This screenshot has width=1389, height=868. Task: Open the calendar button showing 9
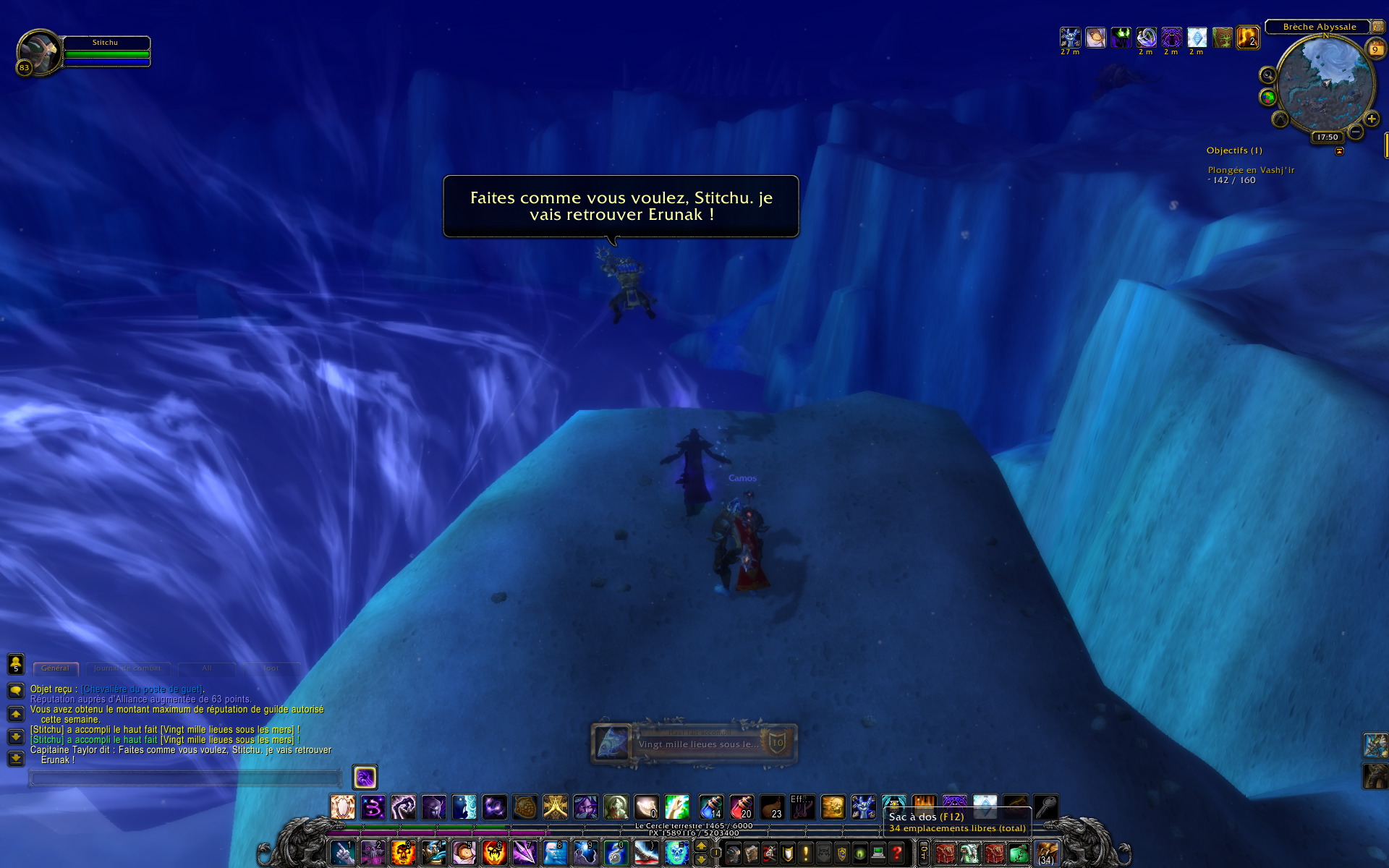pyautogui.click(x=1375, y=49)
